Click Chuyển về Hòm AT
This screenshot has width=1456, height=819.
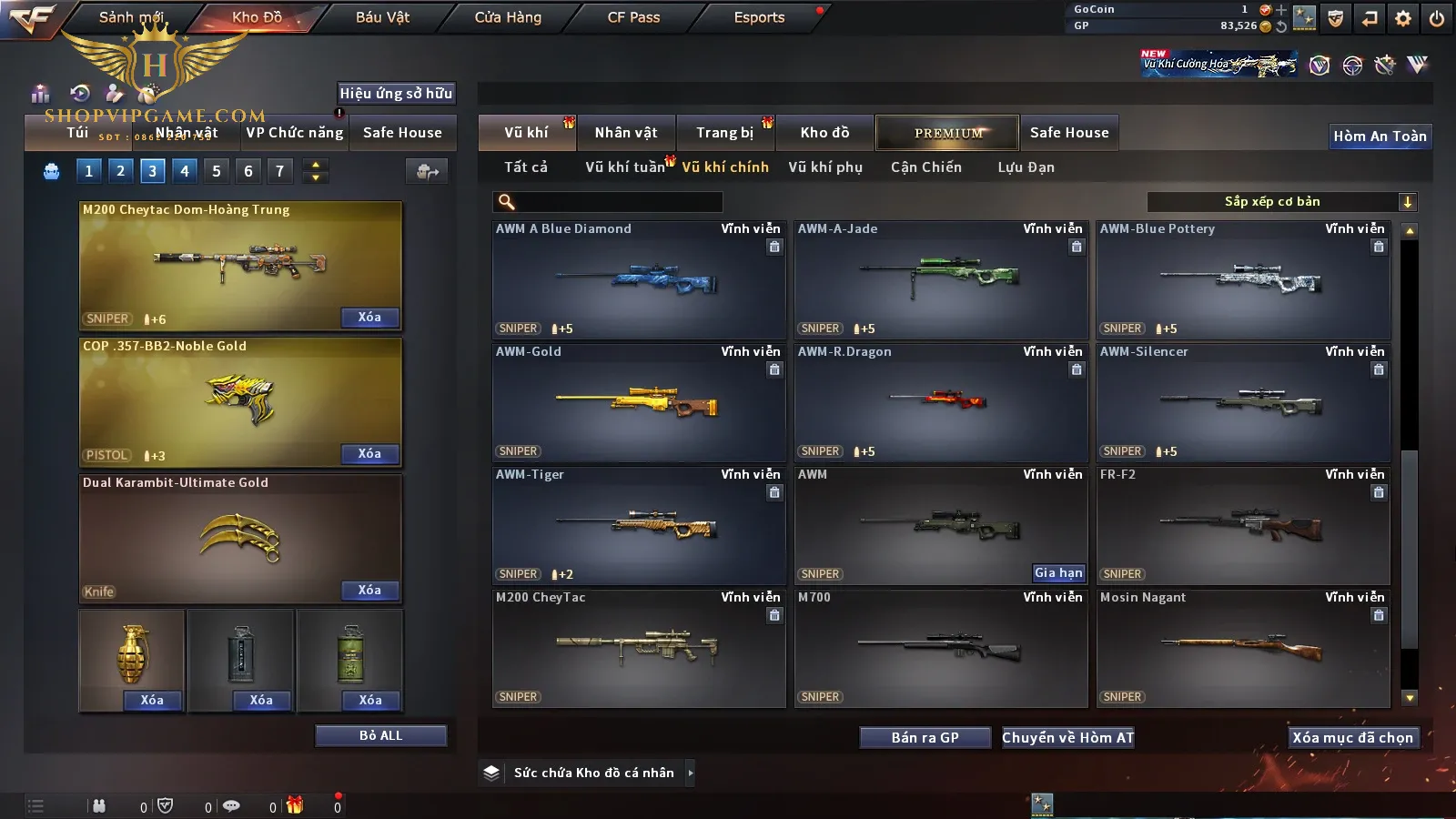coord(1067,738)
